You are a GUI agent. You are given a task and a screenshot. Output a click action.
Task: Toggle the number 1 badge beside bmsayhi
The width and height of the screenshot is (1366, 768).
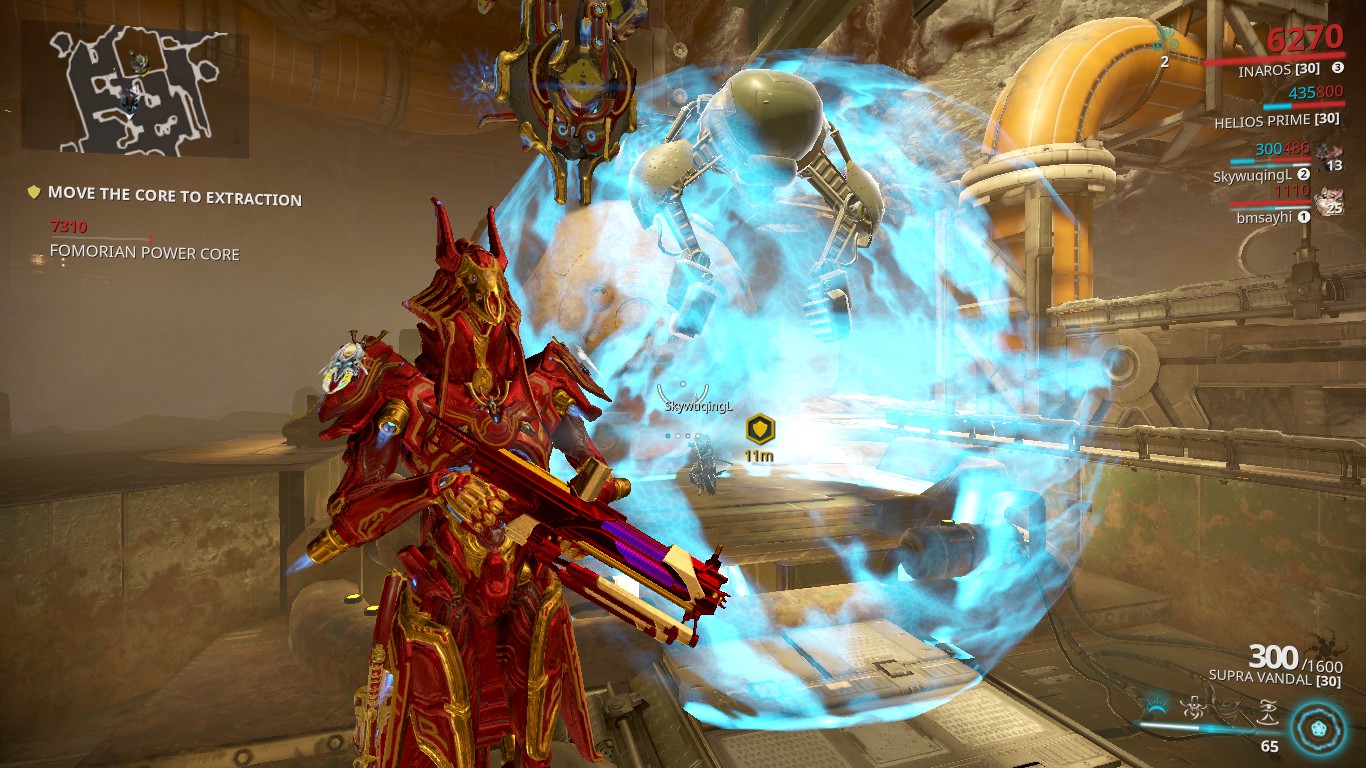[x=1304, y=217]
